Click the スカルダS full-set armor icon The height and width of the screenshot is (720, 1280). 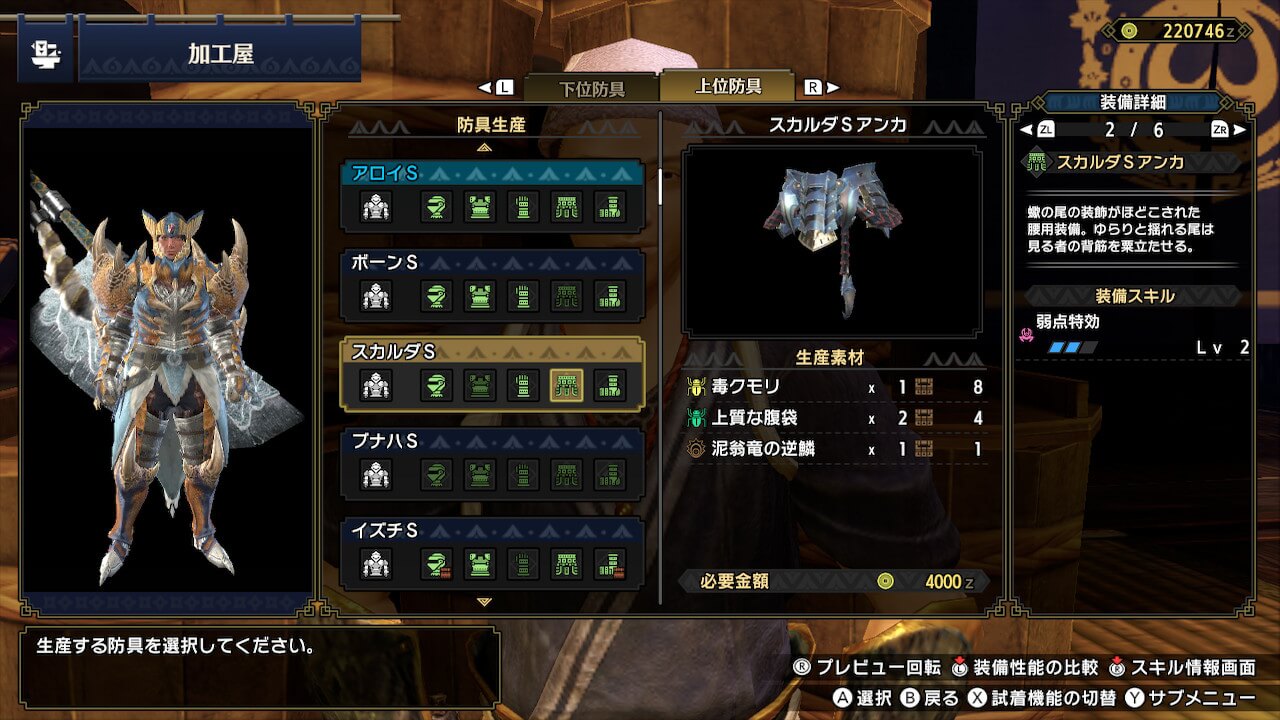pos(376,385)
